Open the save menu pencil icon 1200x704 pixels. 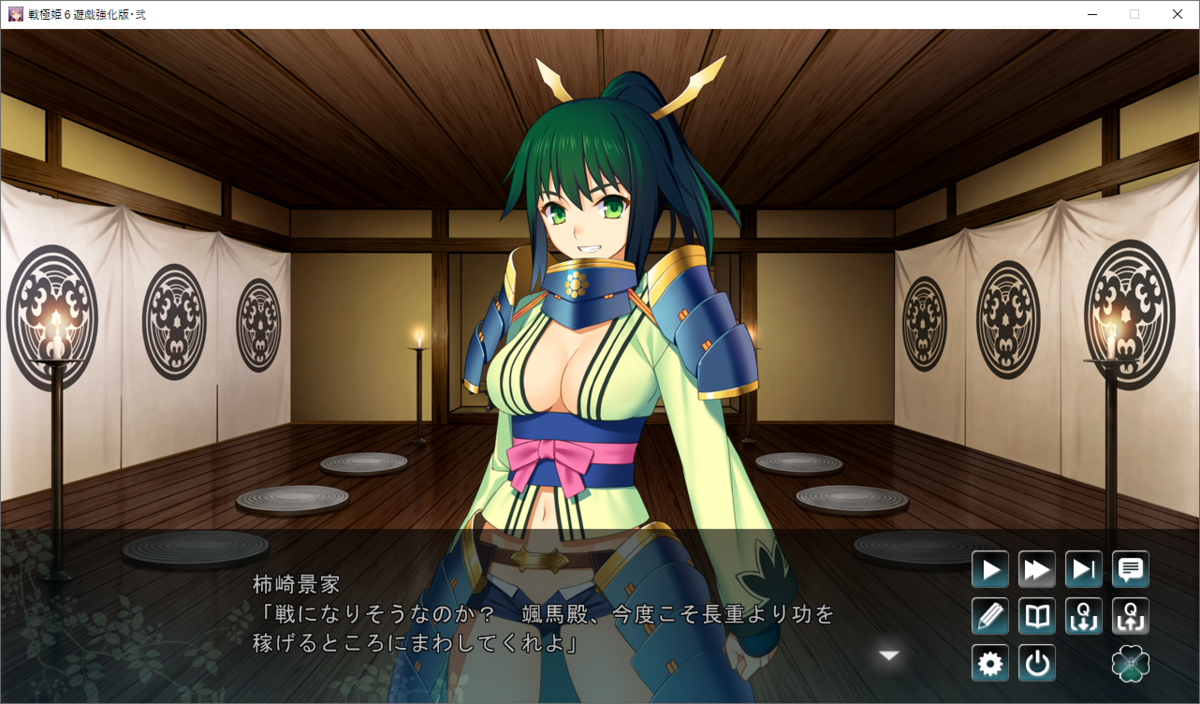point(990,616)
